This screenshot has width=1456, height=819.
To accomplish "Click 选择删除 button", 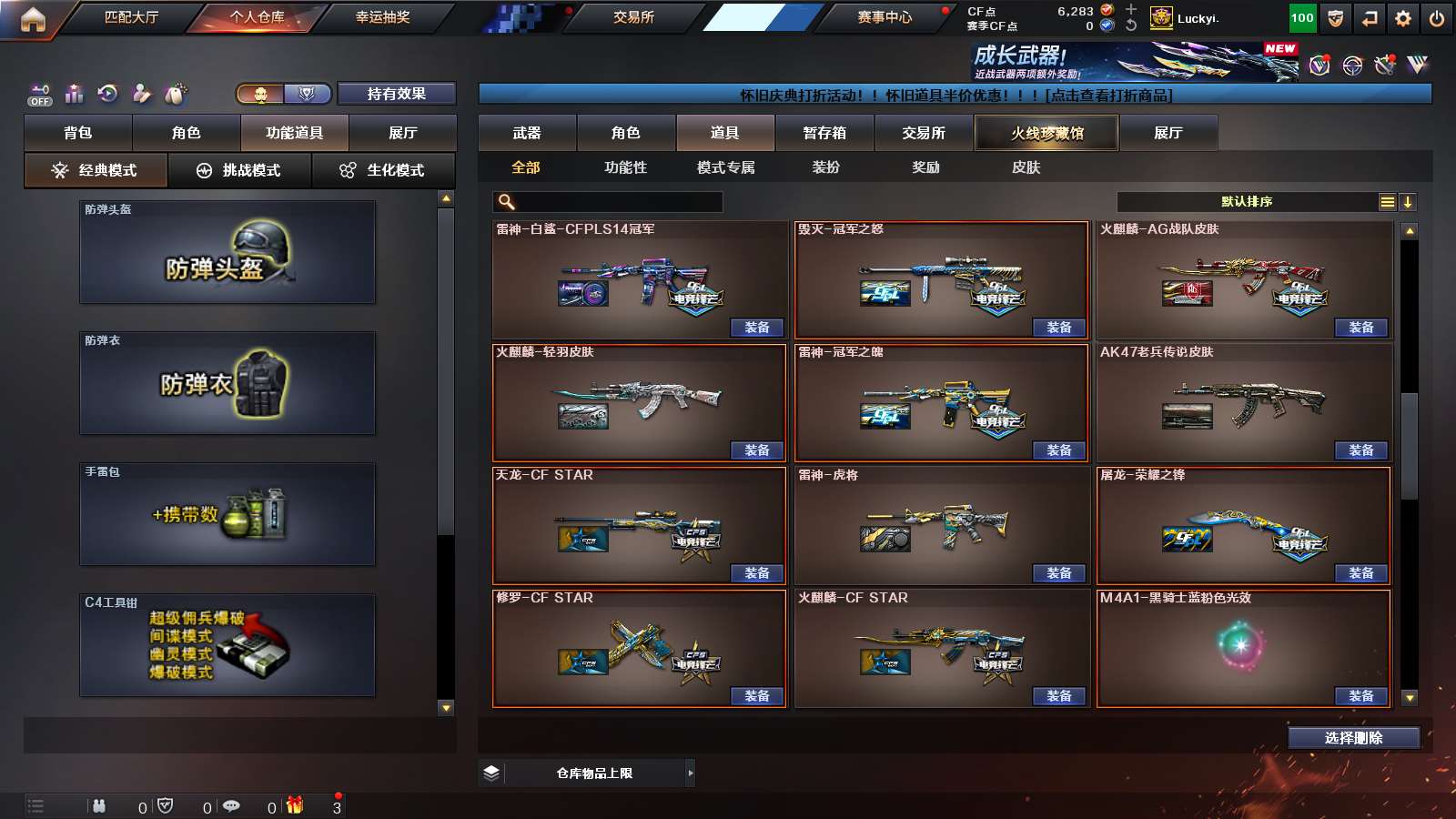I will (1353, 738).
